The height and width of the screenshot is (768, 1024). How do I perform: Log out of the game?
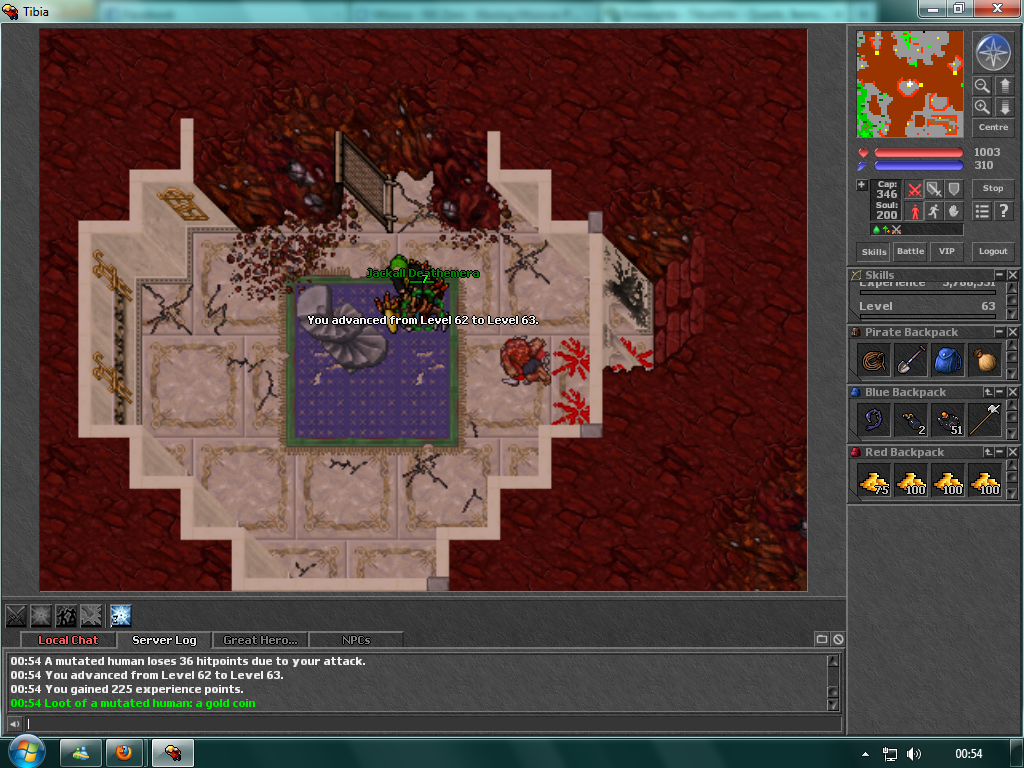[993, 252]
